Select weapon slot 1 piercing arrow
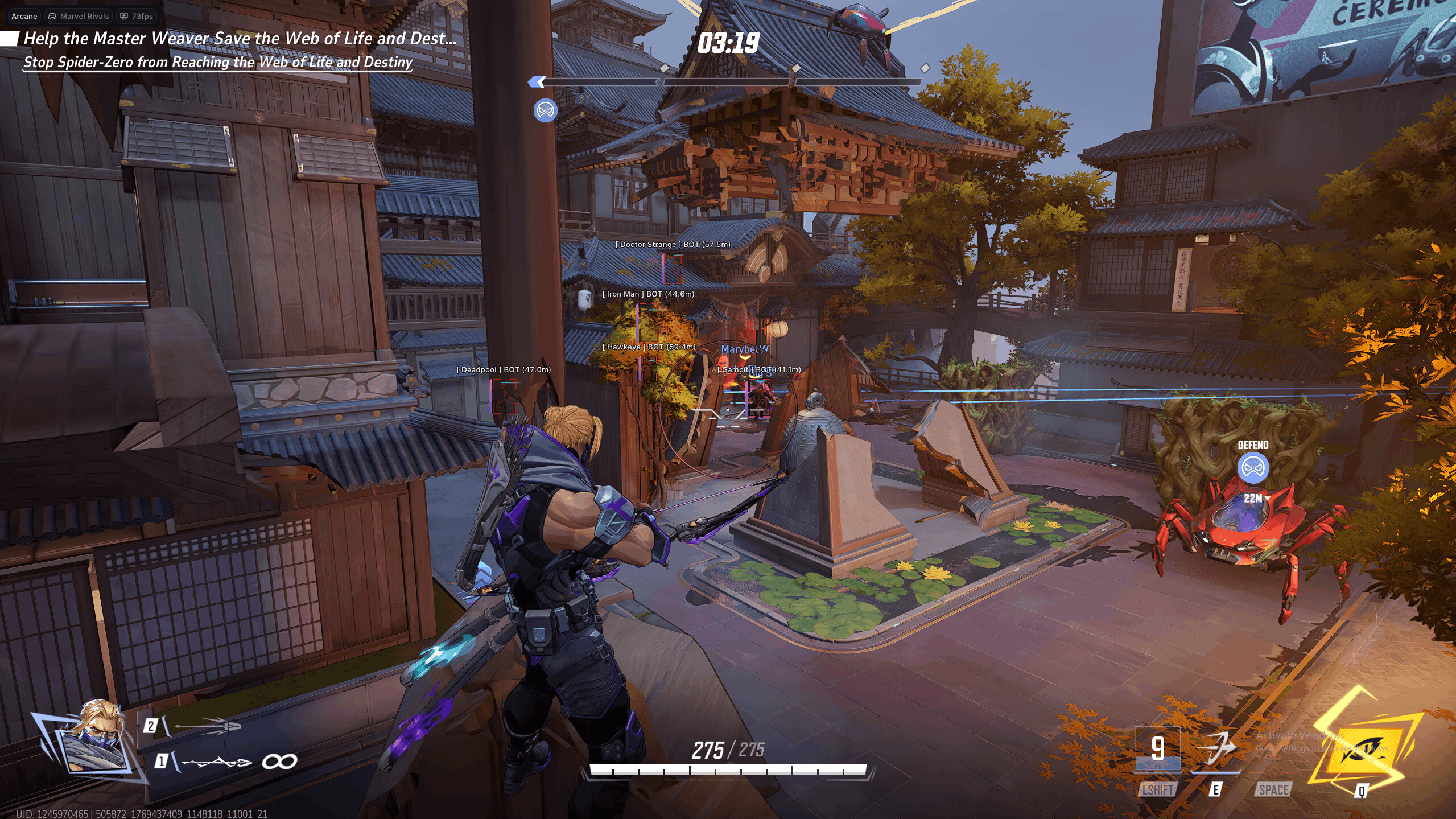The height and width of the screenshot is (819, 1456). tap(216, 762)
